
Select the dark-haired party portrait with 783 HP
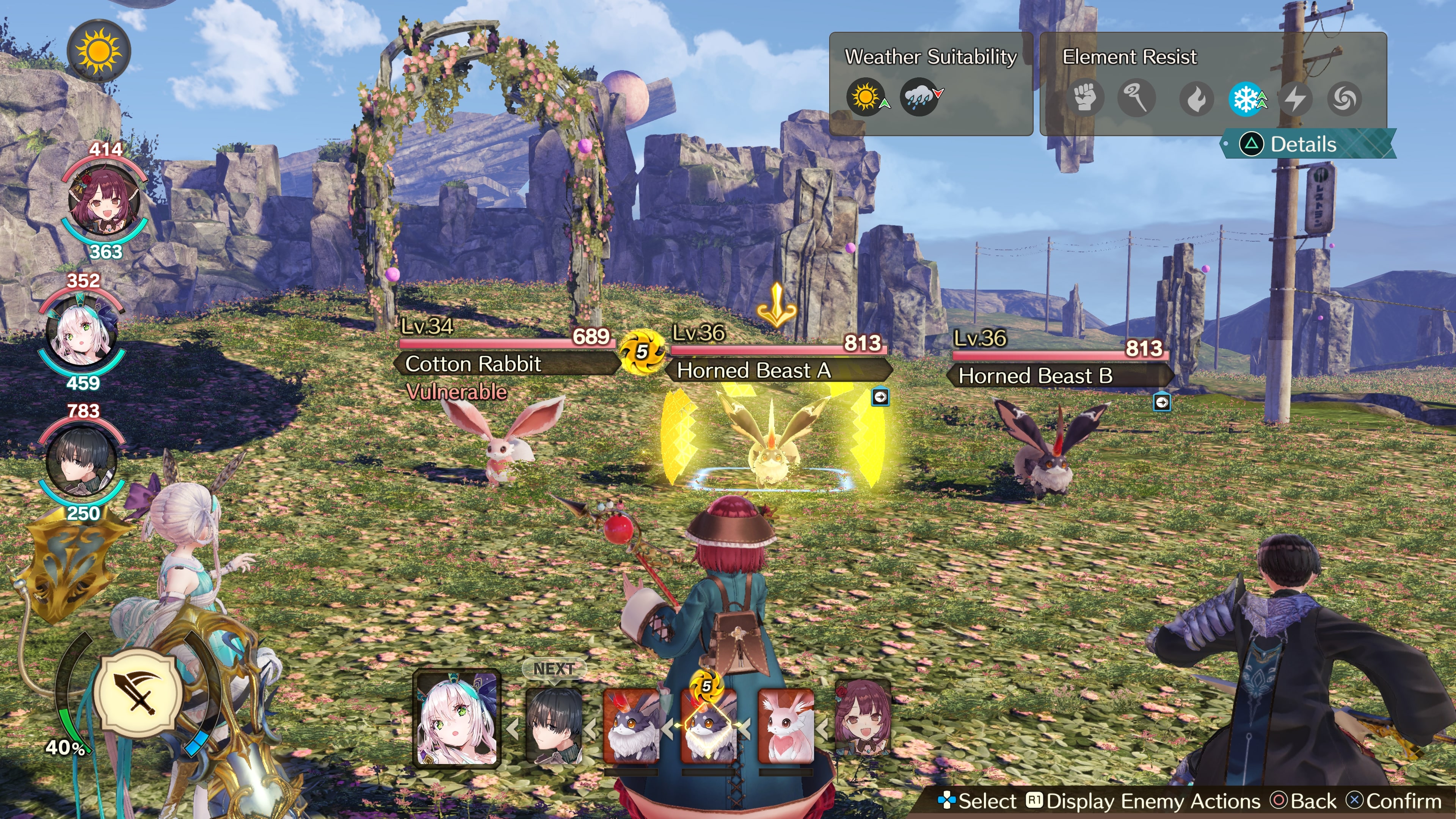[82, 461]
